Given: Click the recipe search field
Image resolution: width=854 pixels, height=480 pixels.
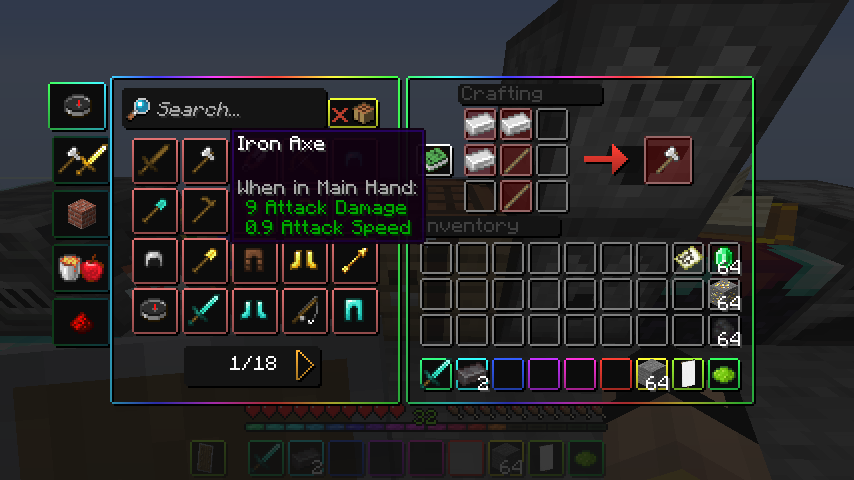Looking at the screenshot, I should point(236,109).
